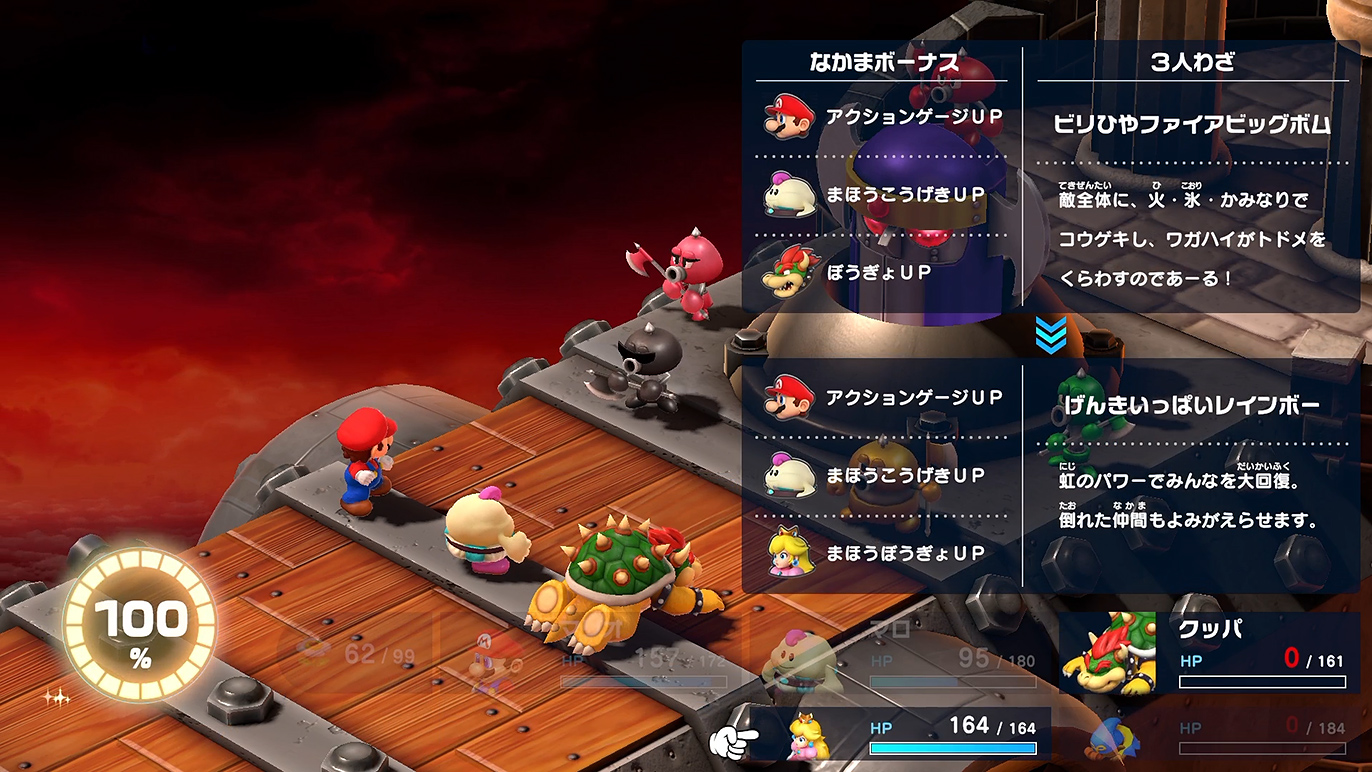Pick Mallow's マロ party card
This screenshot has width=1372, height=772.
point(900,654)
